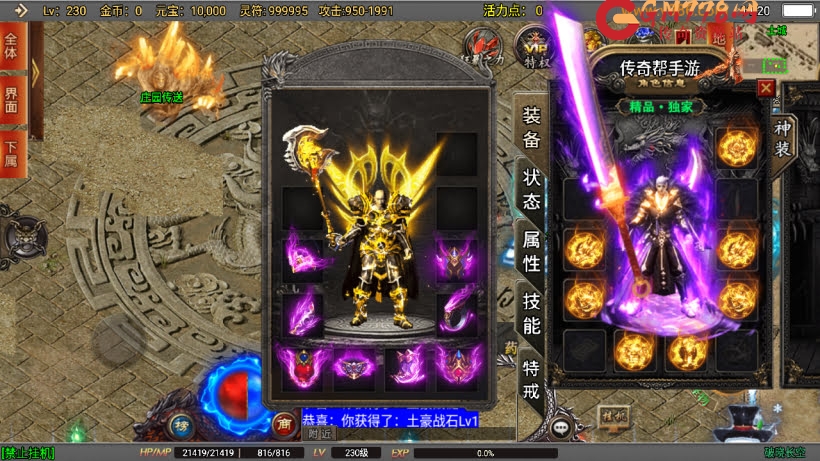
Task: Switch to the 装备 equipment tab
Action: (532, 126)
